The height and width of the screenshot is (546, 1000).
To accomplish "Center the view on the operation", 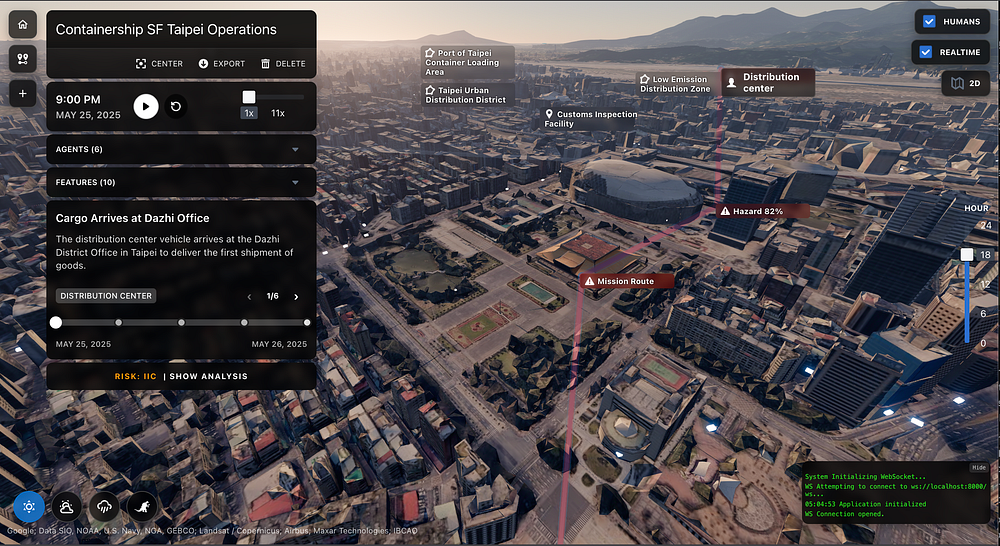I will (x=159, y=63).
